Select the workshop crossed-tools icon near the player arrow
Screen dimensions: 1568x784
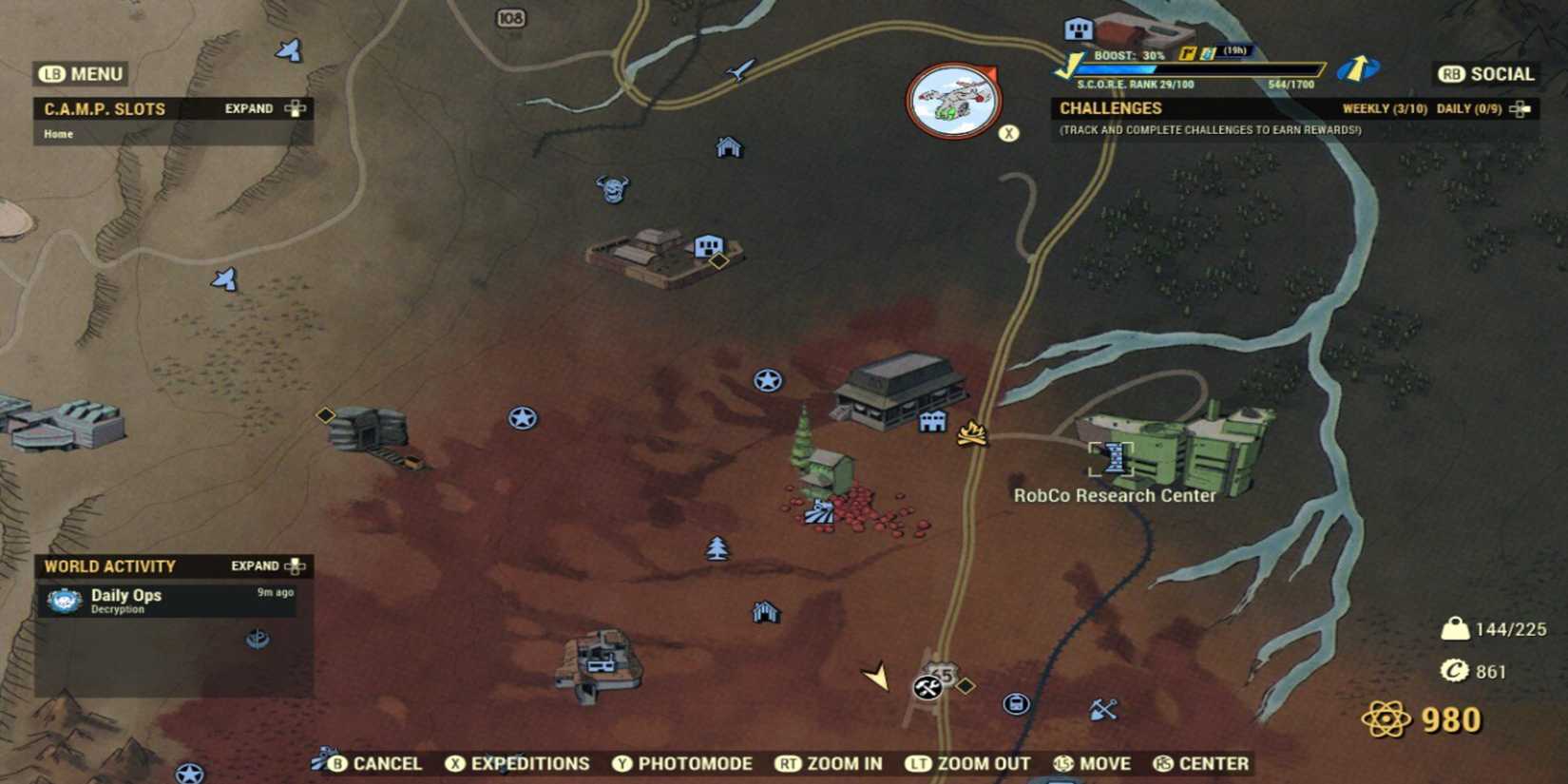(926, 688)
